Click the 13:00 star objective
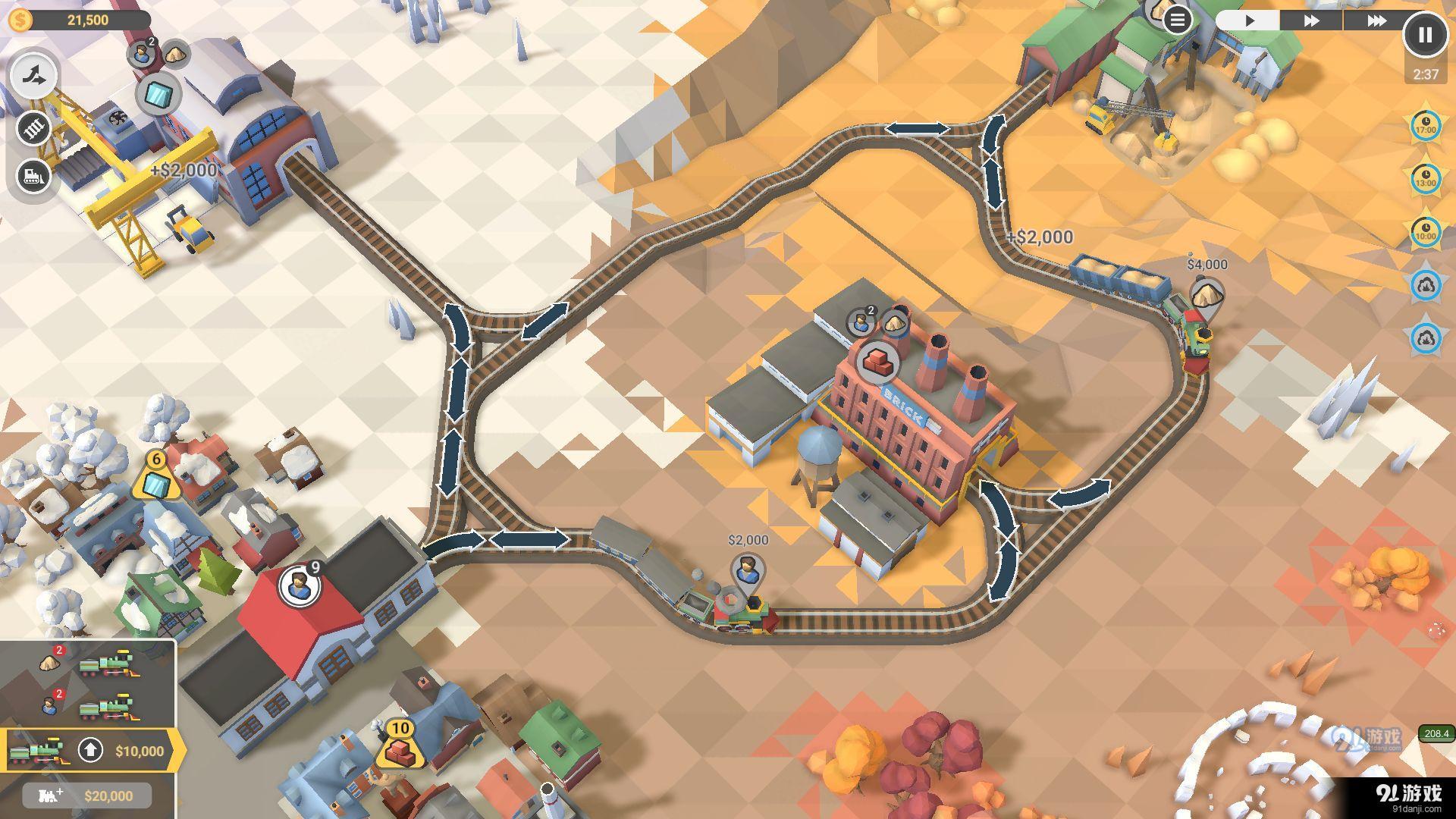Image resolution: width=1456 pixels, height=819 pixels. click(x=1426, y=179)
